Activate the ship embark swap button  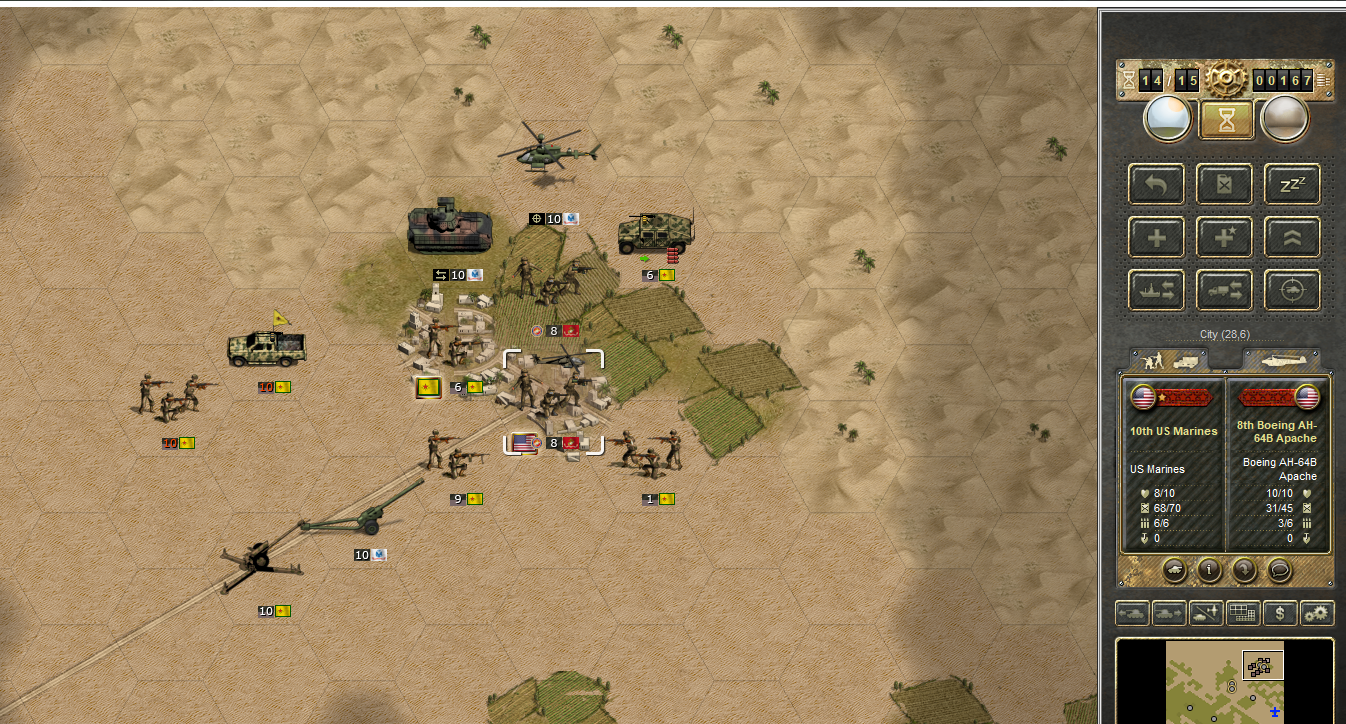point(1157,290)
